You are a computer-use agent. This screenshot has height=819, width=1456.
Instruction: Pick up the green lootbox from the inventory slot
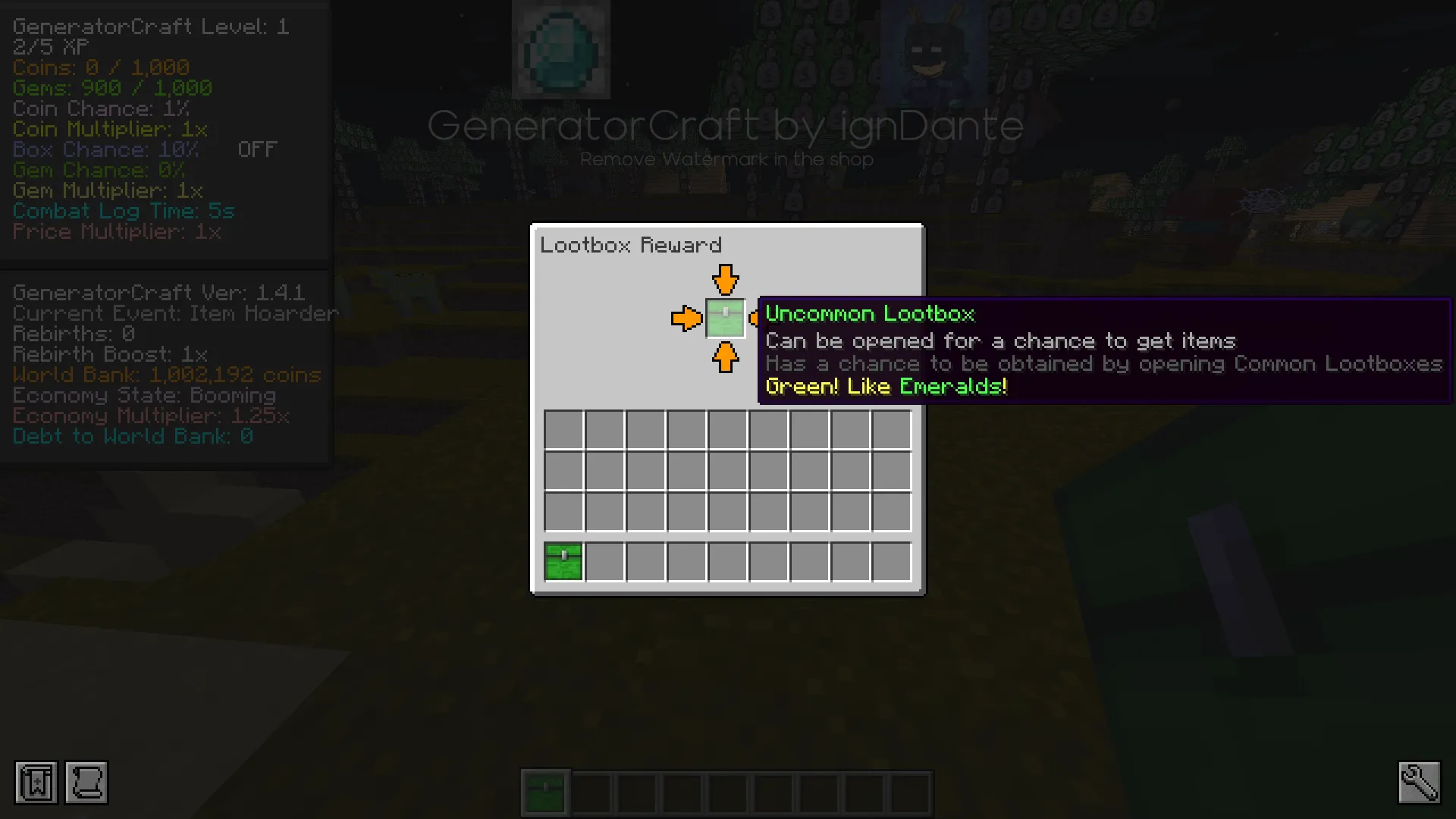[563, 560]
